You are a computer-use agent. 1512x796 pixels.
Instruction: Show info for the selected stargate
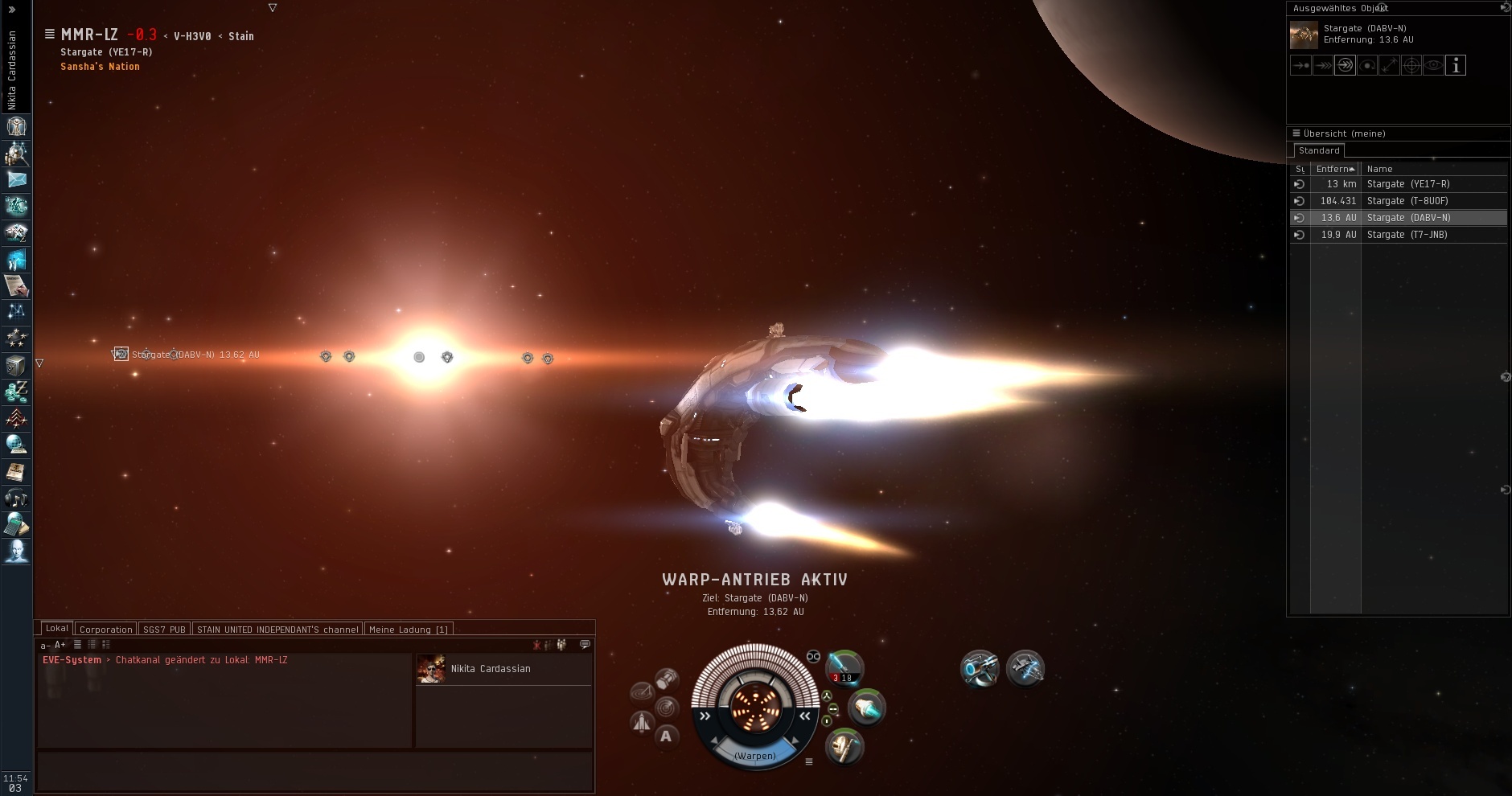pyautogui.click(x=1456, y=66)
